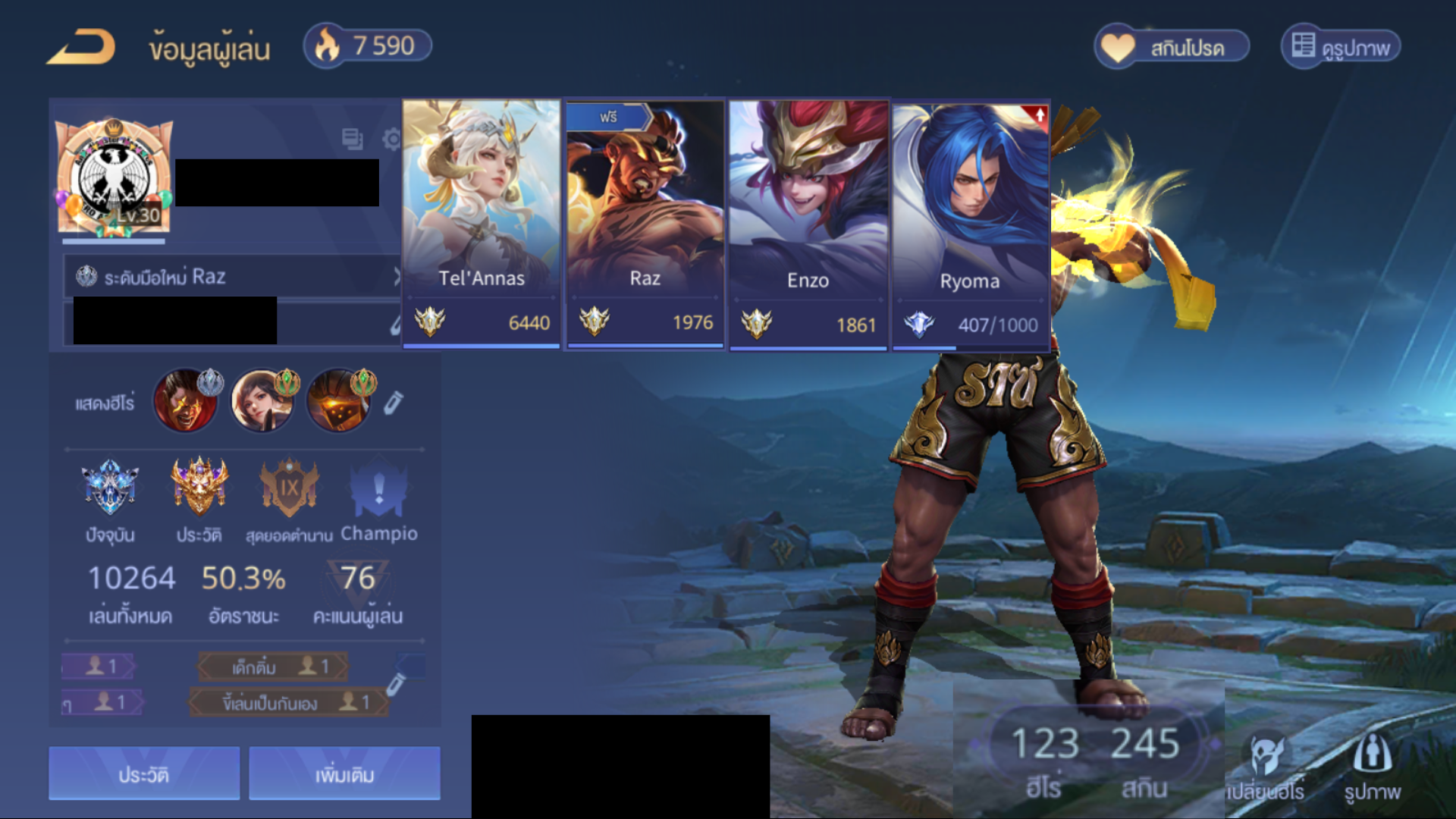Click the เพิ่มเติม more button
Image resolution: width=1456 pixels, height=819 pixels.
(344, 773)
